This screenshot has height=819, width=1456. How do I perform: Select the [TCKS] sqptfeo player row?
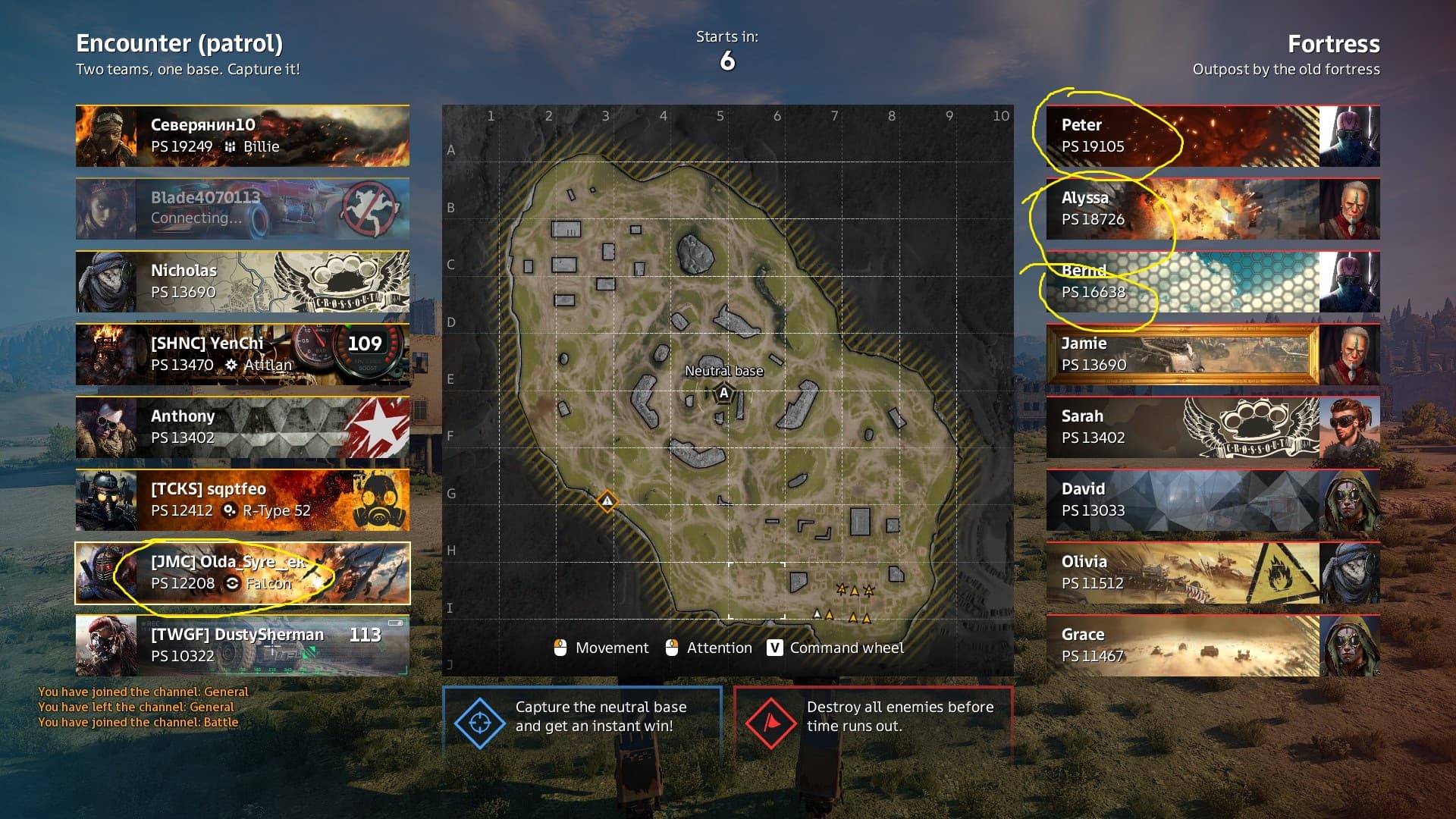[243, 500]
